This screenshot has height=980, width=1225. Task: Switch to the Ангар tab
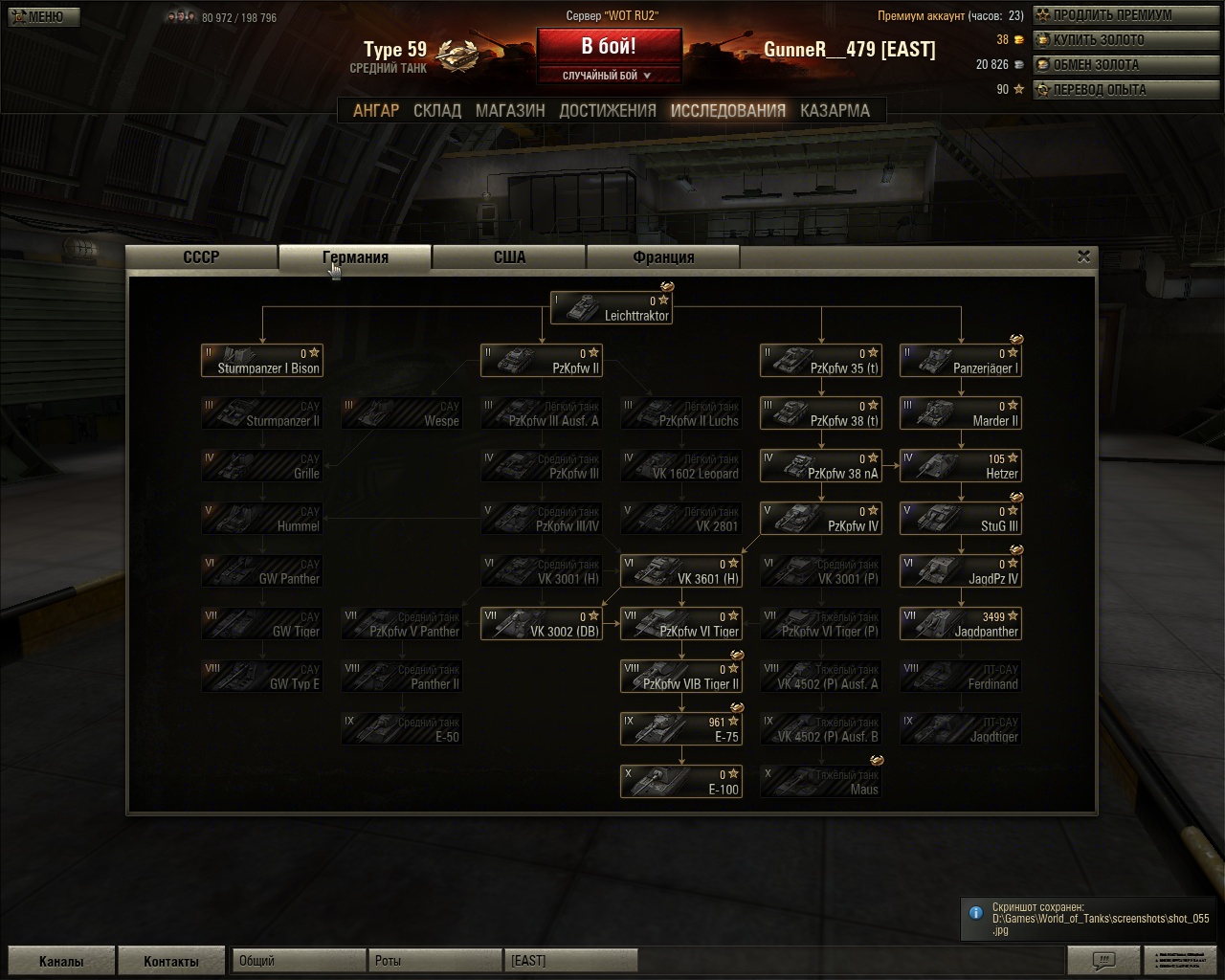[376, 111]
